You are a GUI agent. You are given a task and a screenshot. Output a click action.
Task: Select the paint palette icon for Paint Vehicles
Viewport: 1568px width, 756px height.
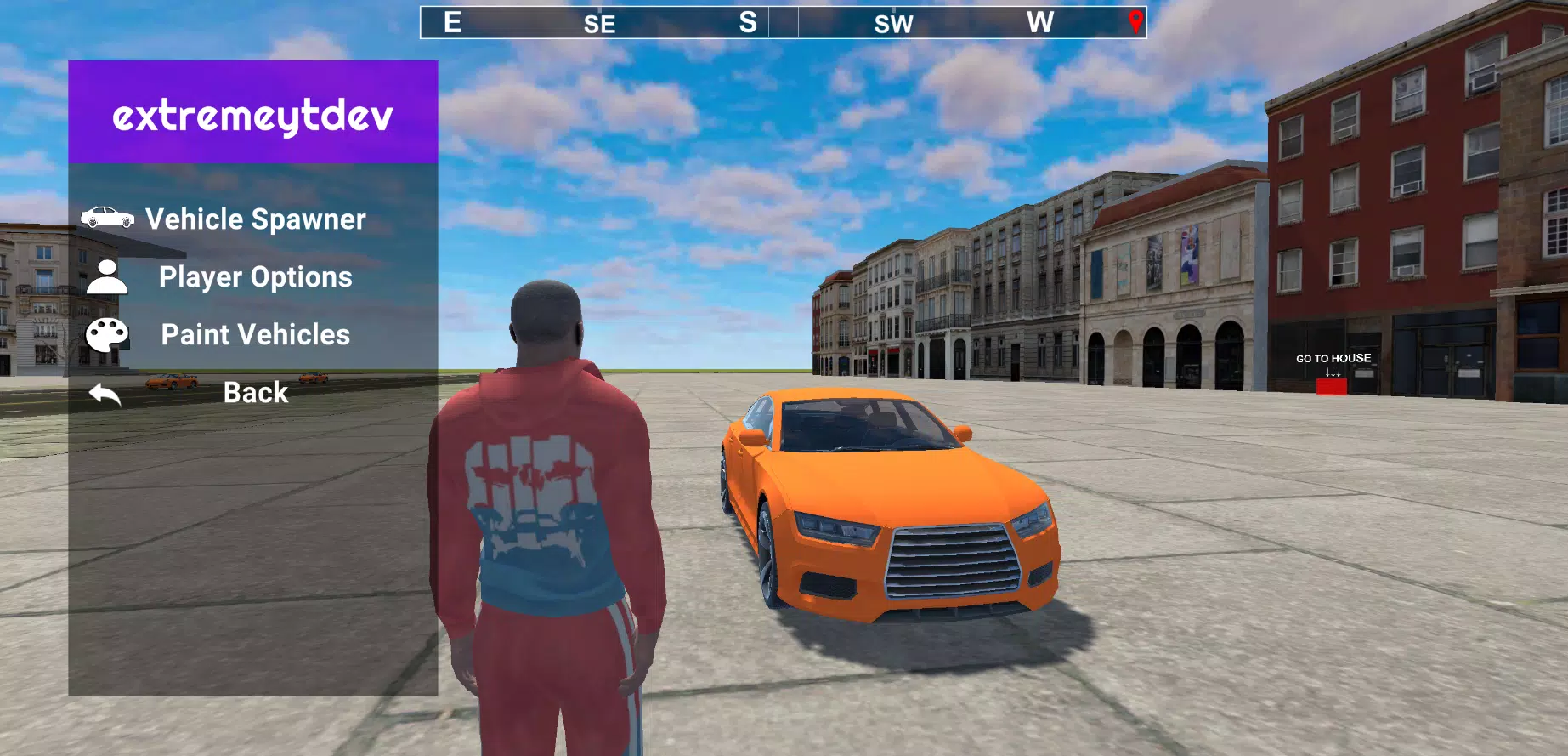107,334
